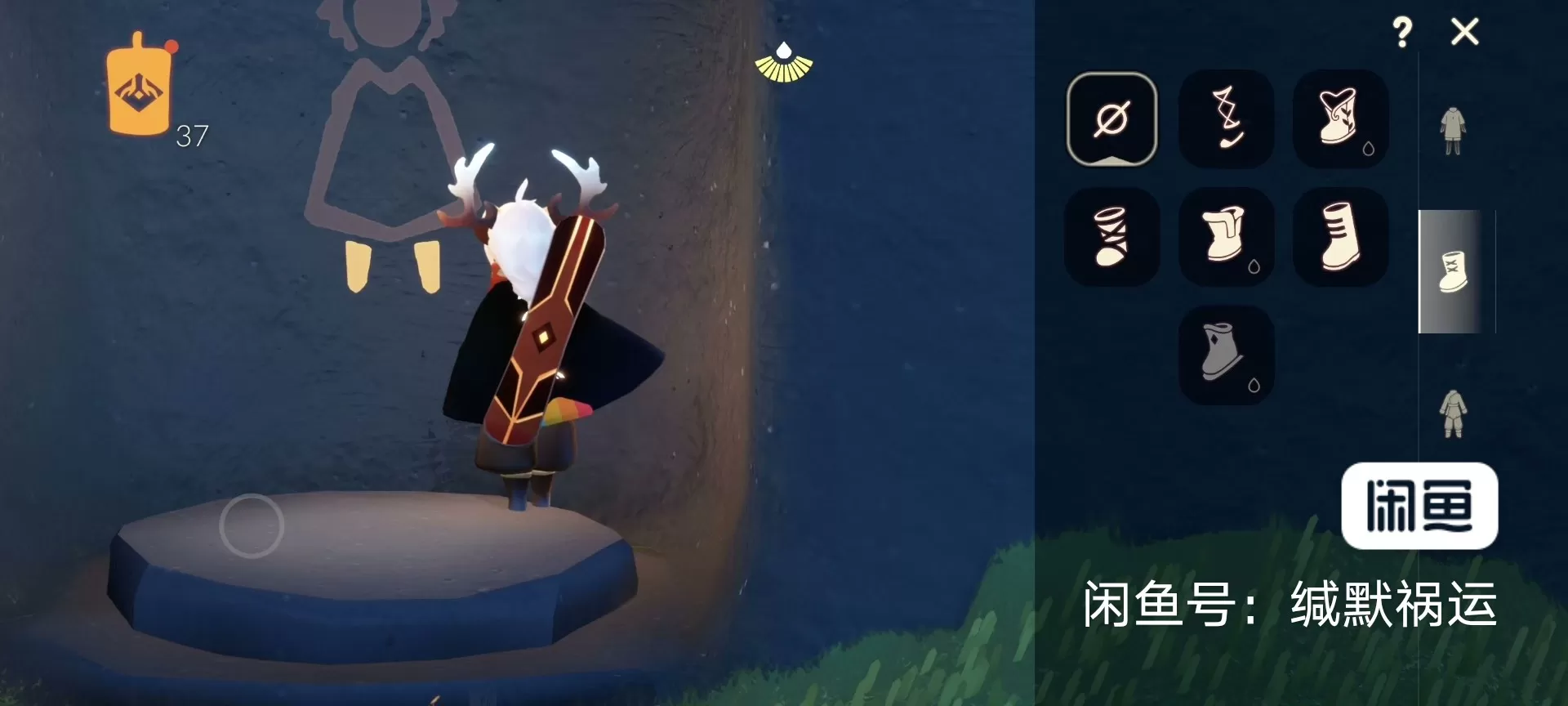The height and width of the screenshot is (706, 1568).
Task: Pick the cross-laced wrapped shoe
Action: coord(1111,237)
